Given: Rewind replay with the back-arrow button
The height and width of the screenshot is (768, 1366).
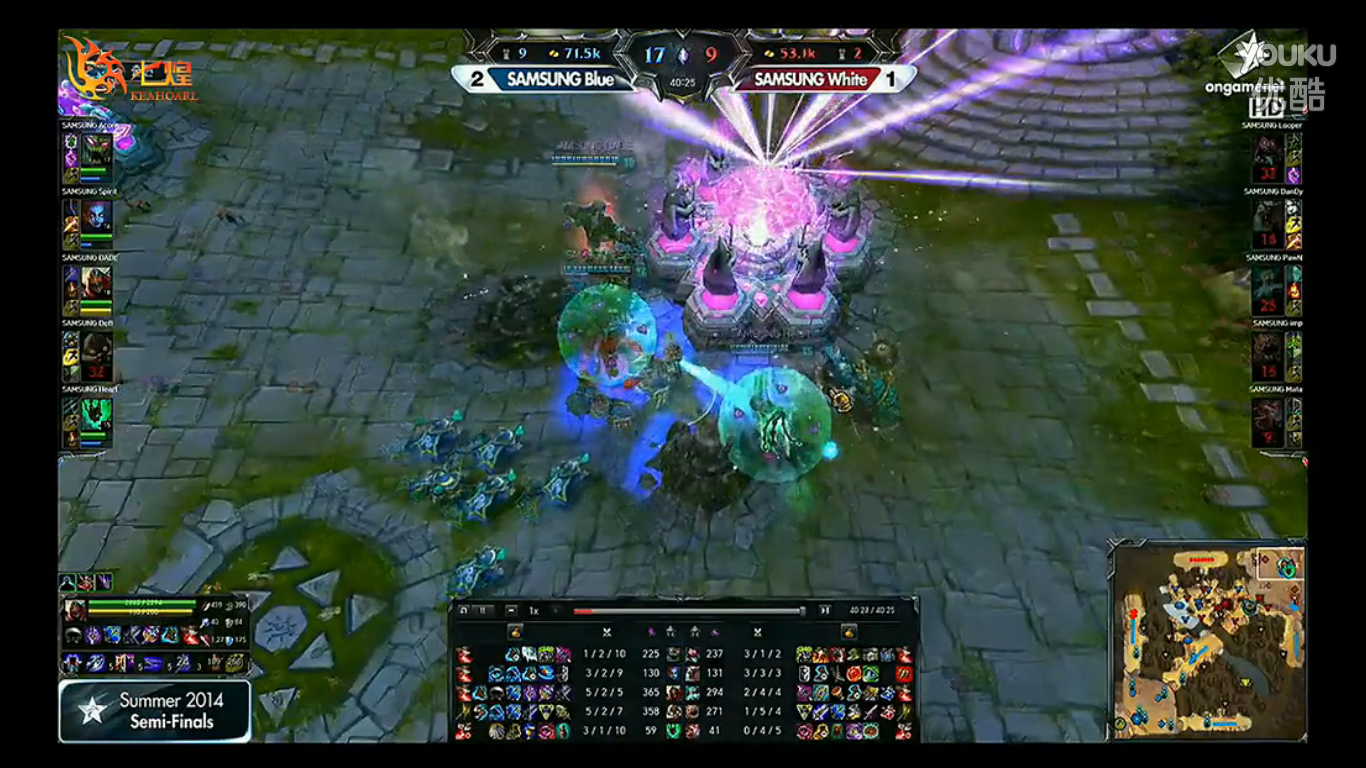Looking at the screenshot, I should (x=461, y=610).
